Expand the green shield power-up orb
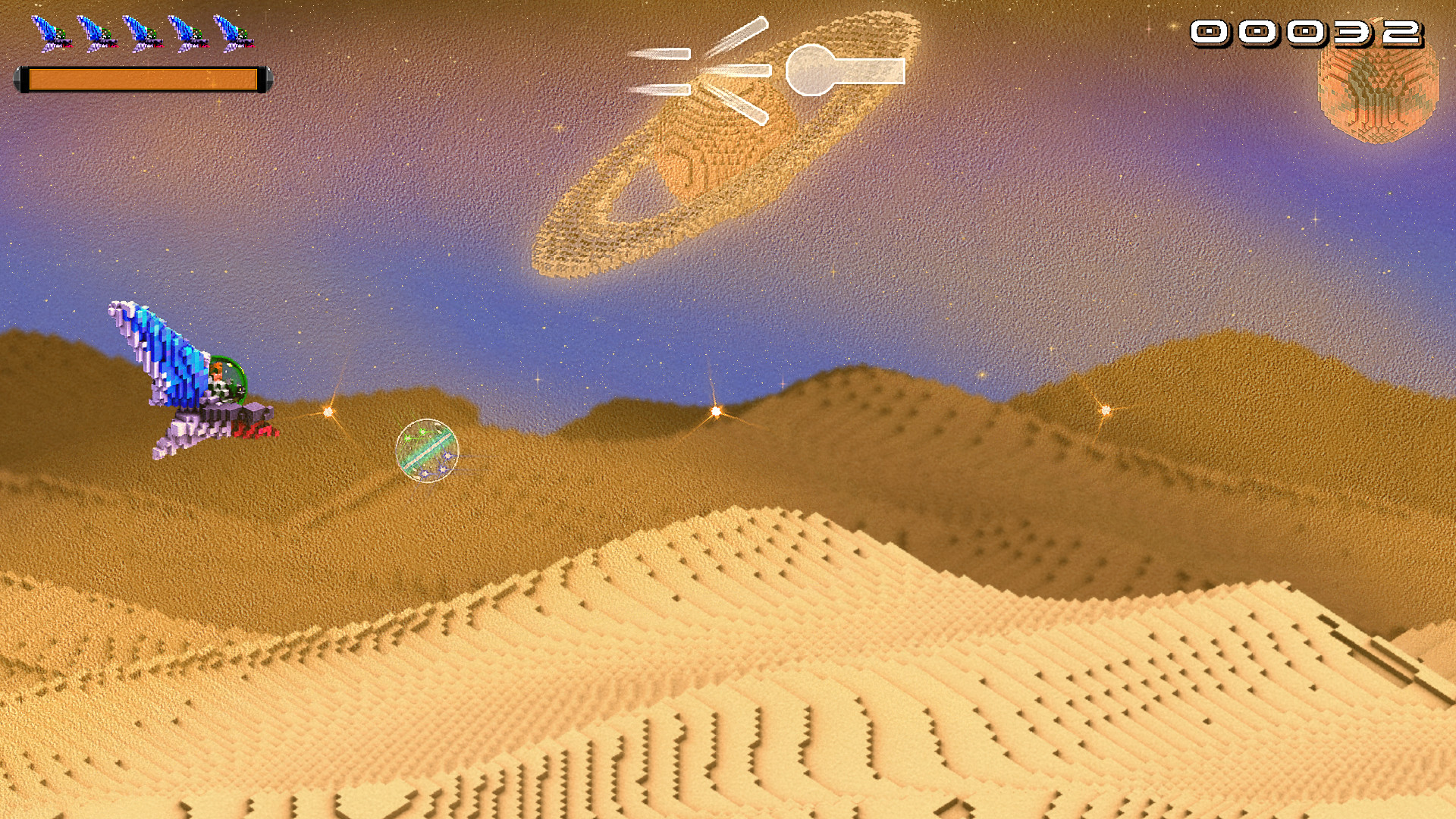 click(x=426, y=450)
